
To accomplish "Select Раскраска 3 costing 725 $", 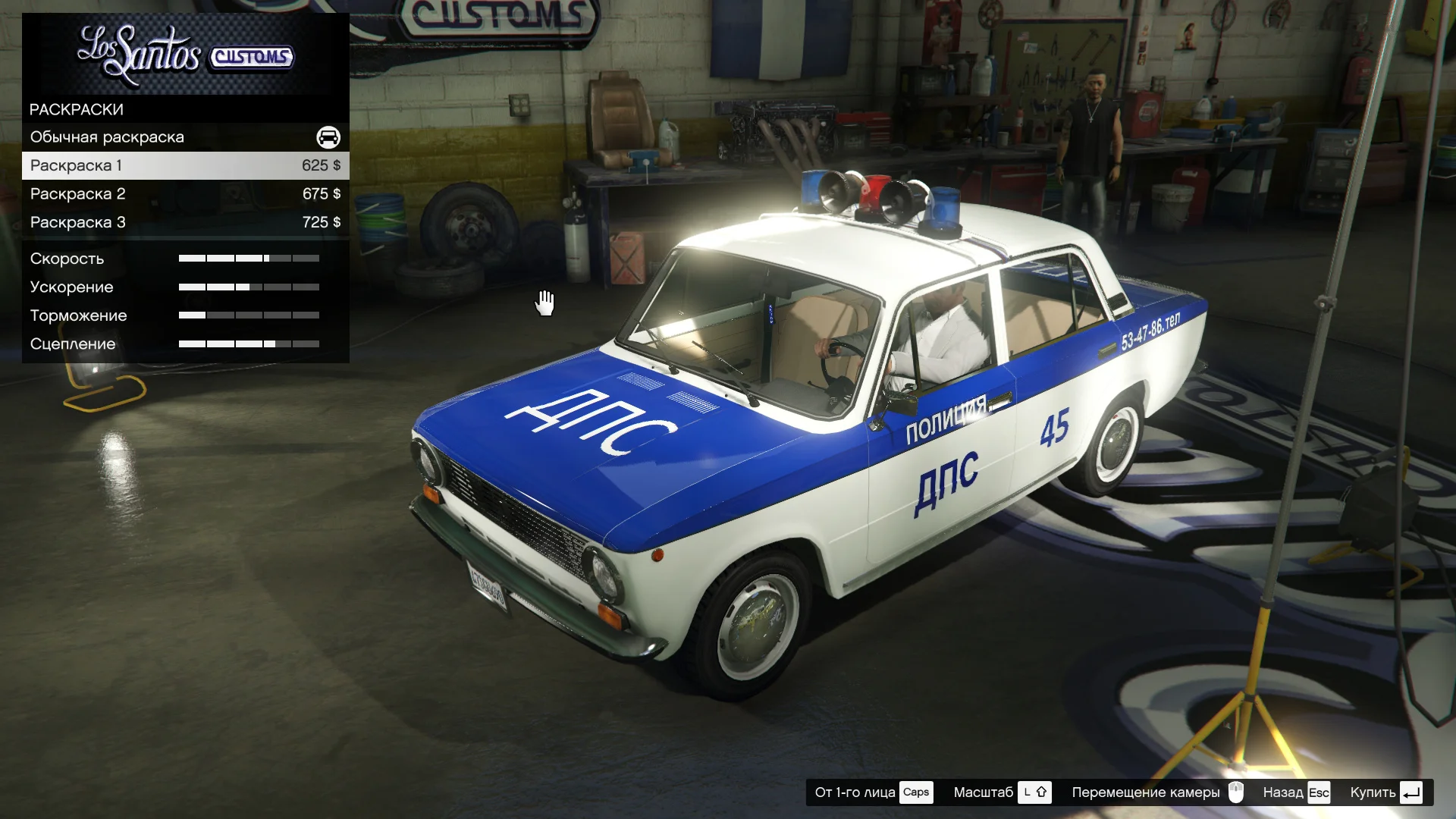I will [185, 222].
